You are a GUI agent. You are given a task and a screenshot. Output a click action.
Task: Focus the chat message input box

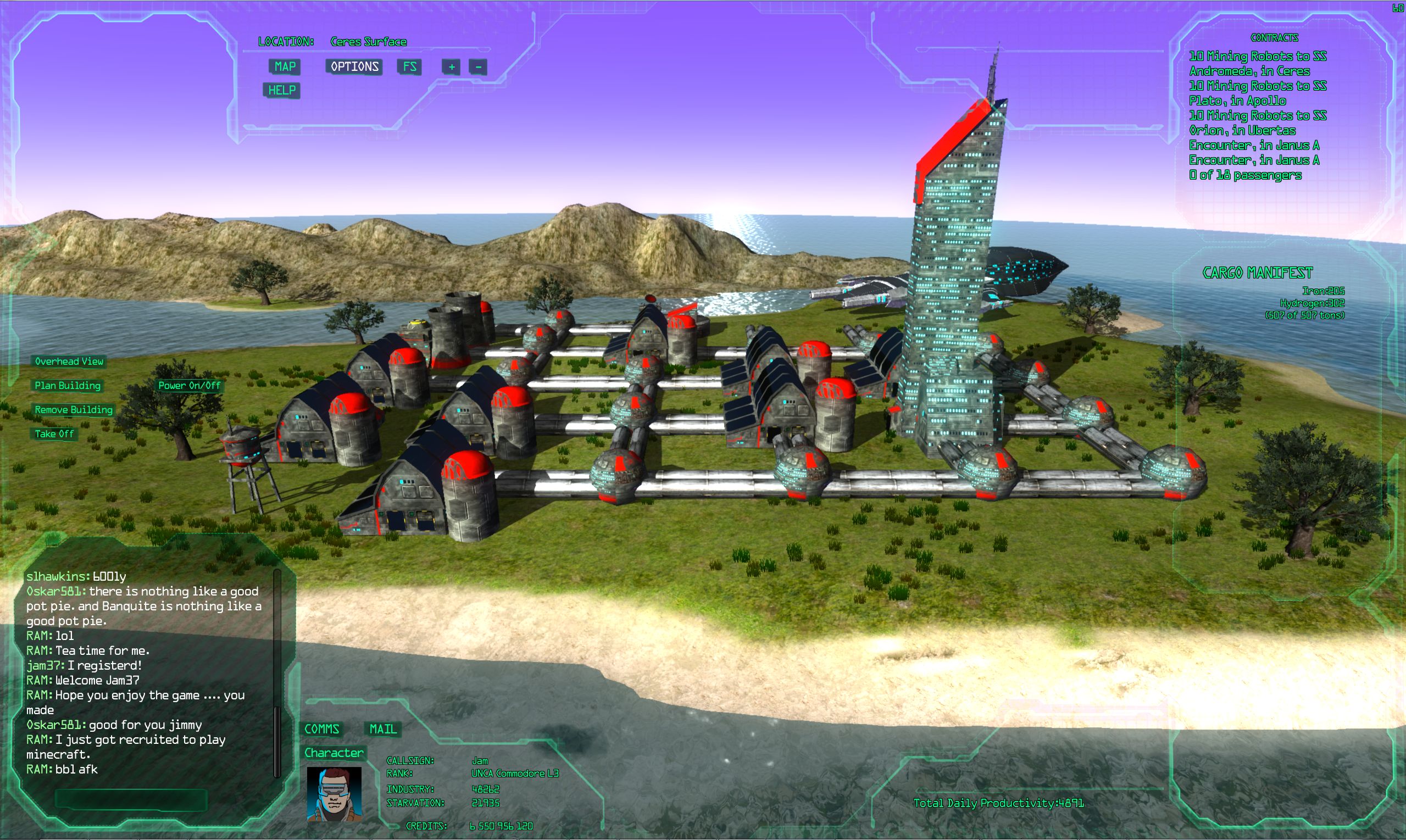coord(131,800)
